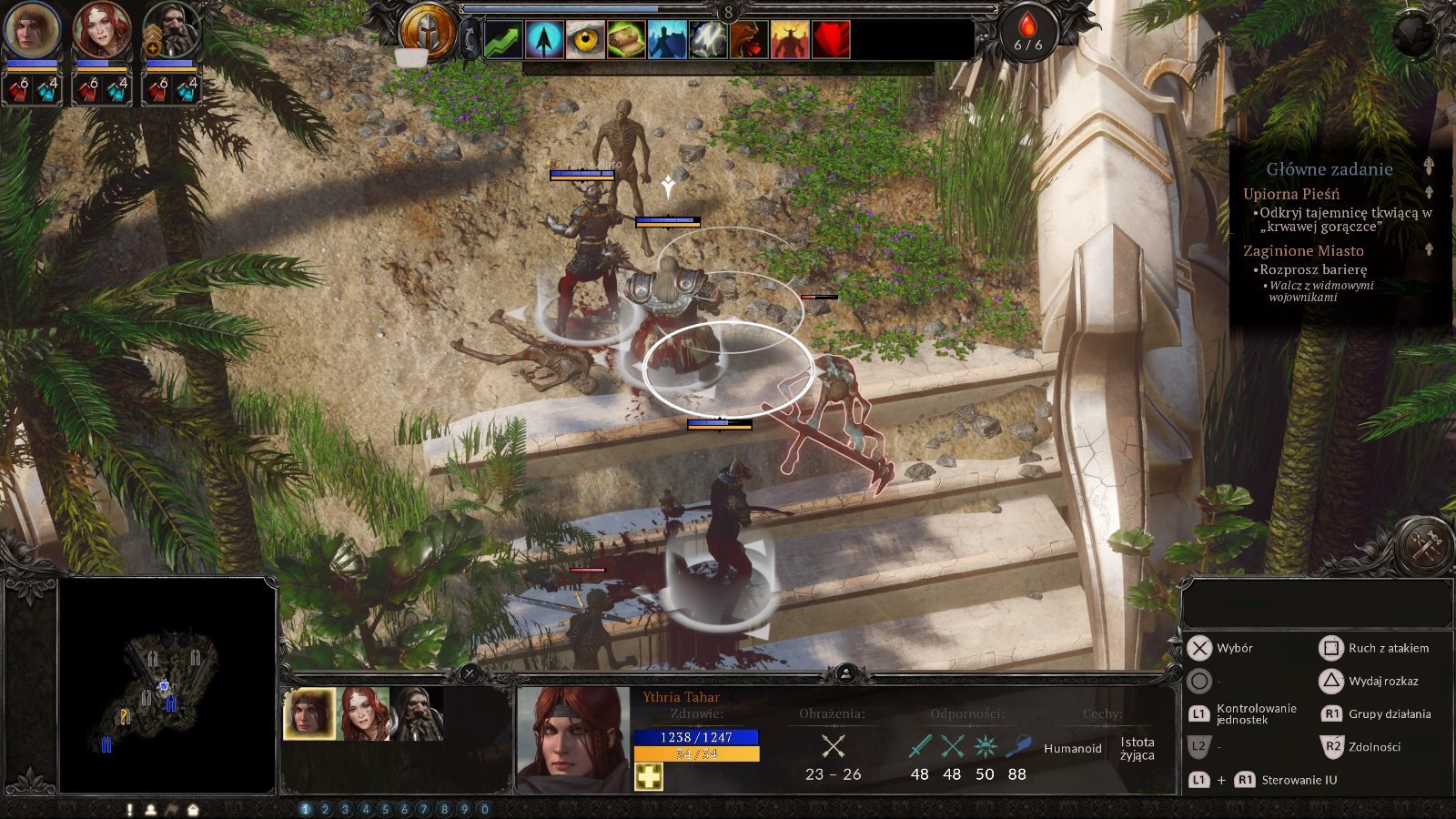This screenshot has height=819, width=1456.
Task: Click the exclamation mark icon below minimap
Action: click(130, 809)
